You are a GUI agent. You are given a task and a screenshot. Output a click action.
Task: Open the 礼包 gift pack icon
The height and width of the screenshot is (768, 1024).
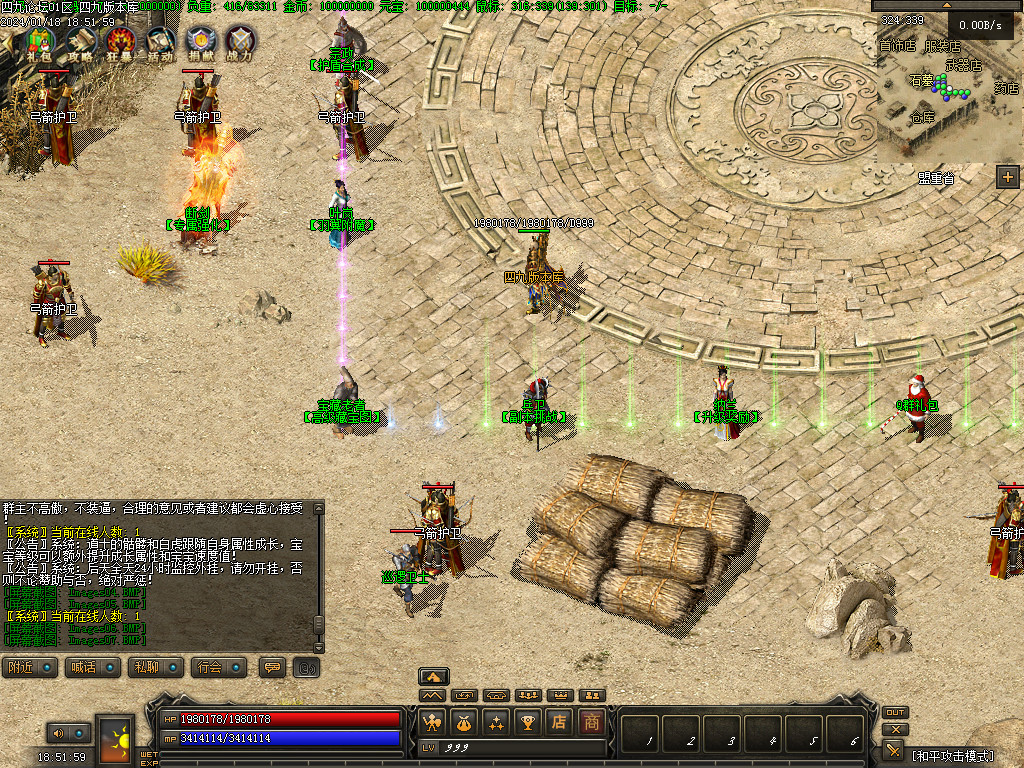pyautogui.click(x=39, y=42)
